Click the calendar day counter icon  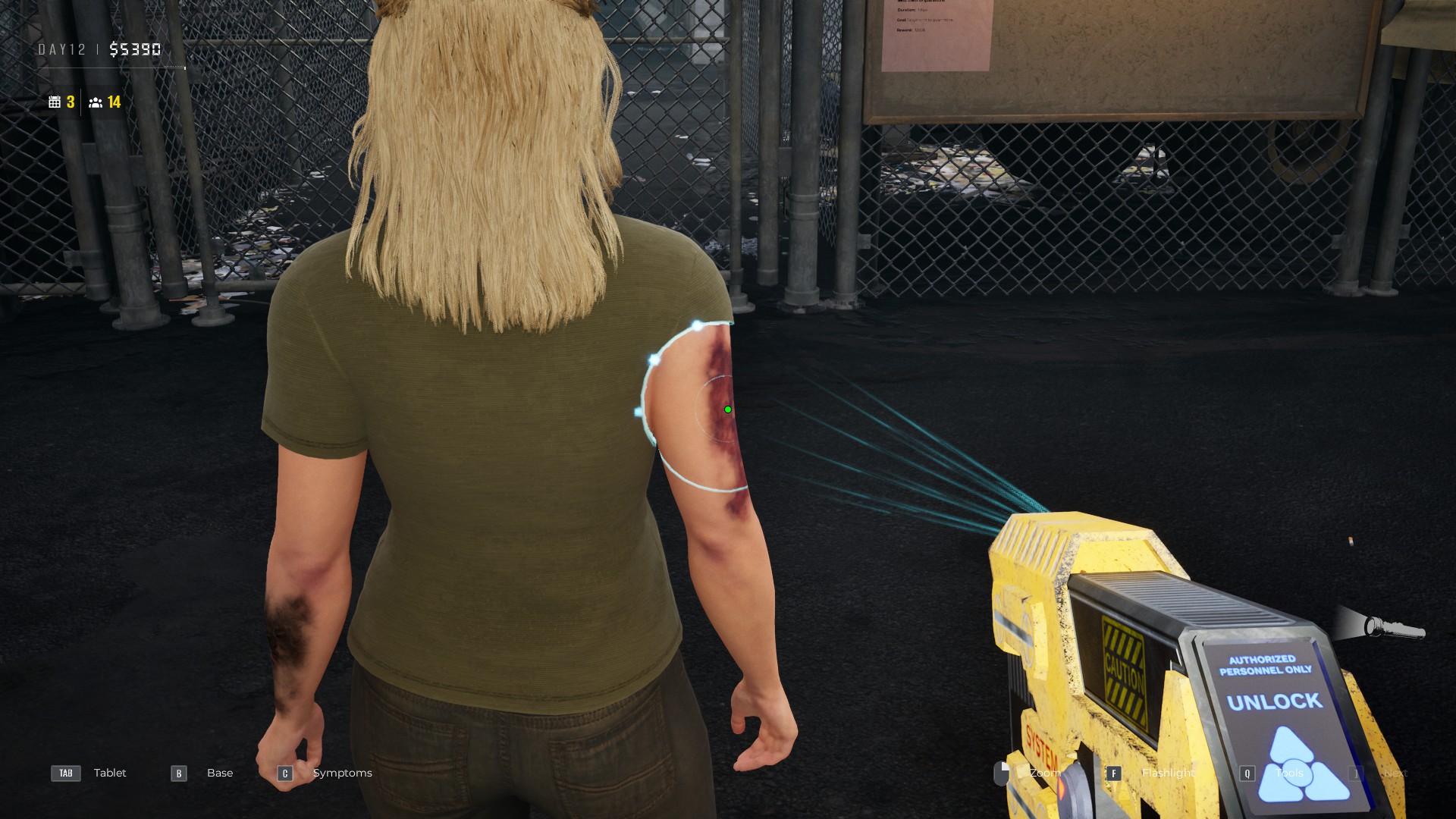56,101
